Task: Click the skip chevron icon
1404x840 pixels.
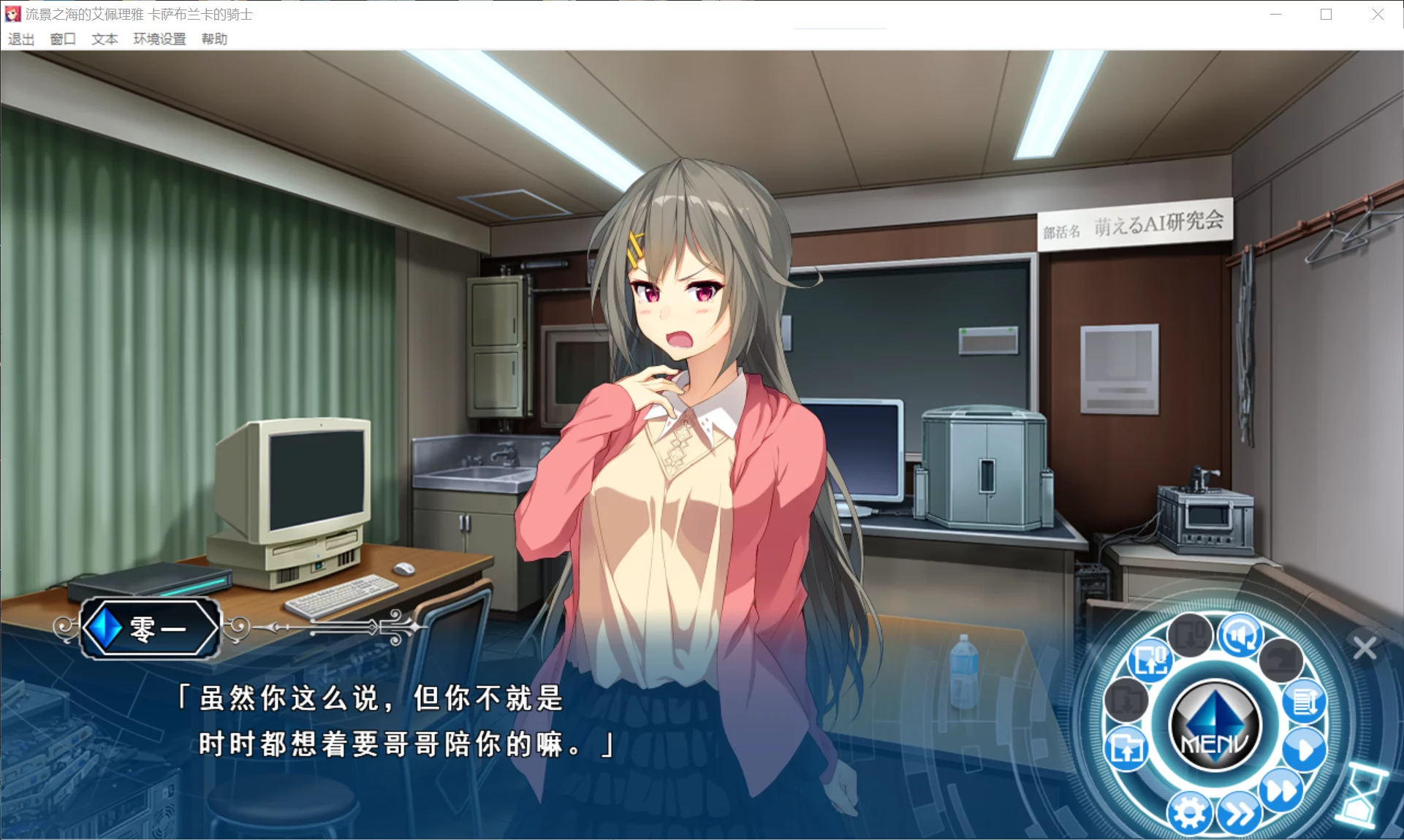Action: pos(1238,812)
